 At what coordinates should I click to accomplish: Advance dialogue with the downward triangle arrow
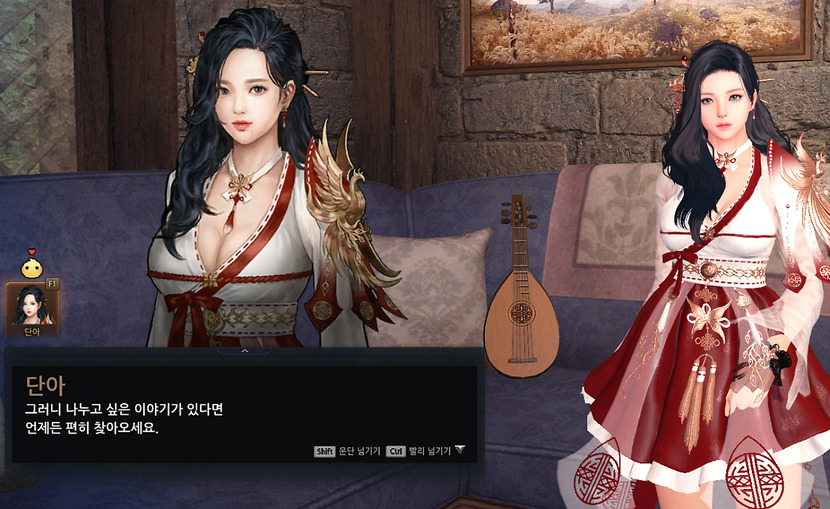coord(460,450)
